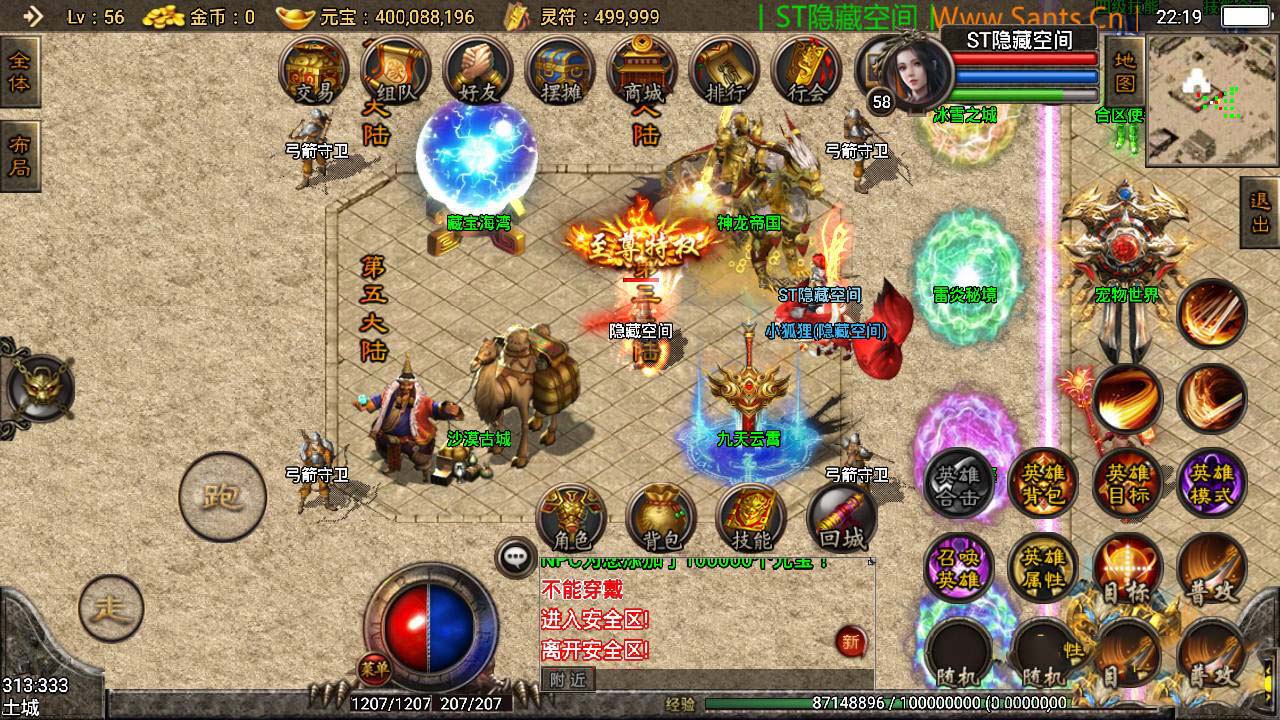1280x720 pixels.
Task: Show the 好友 friends list
Action: click(478, 72)
